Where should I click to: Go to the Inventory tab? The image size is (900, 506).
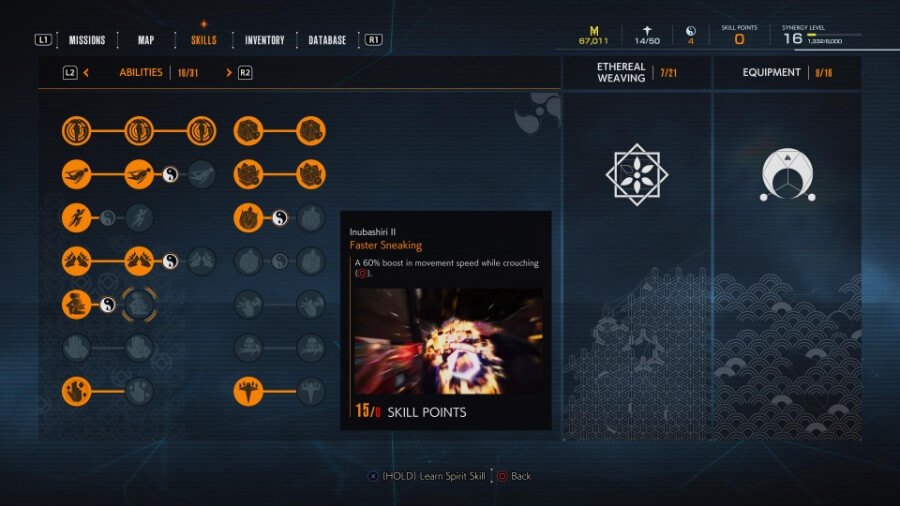pyautogui.click(x=265, y=40)
